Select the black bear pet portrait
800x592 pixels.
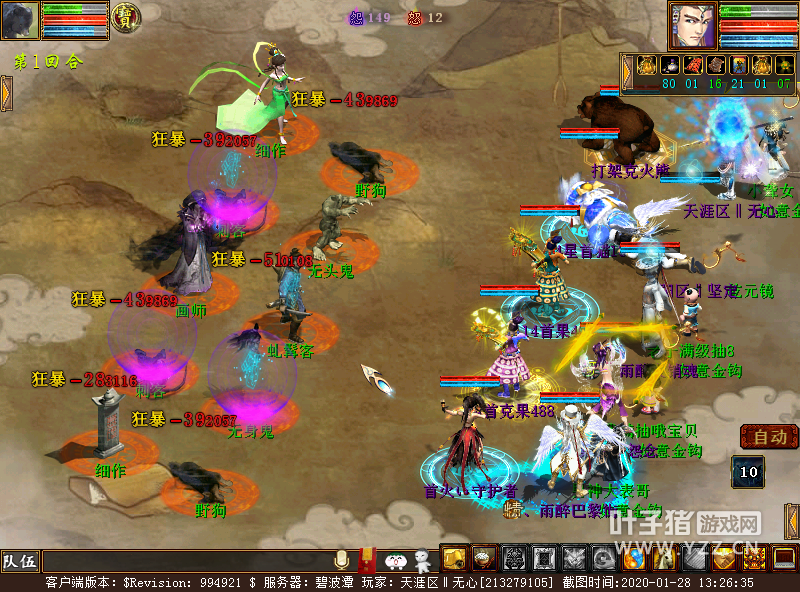tap(20, 20)
